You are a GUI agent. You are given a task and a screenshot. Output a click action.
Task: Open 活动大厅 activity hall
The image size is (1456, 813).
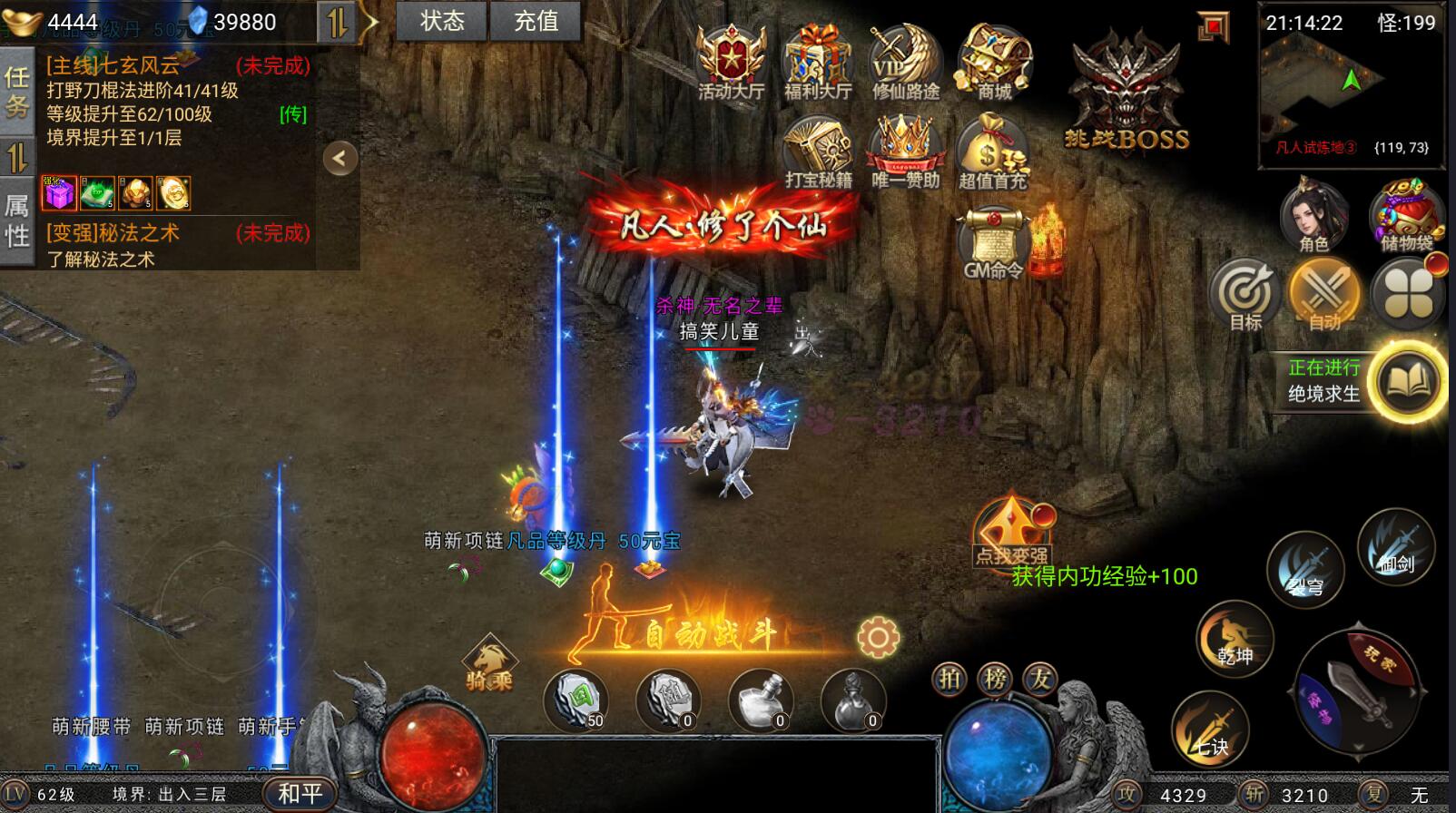tap(731, 62)
